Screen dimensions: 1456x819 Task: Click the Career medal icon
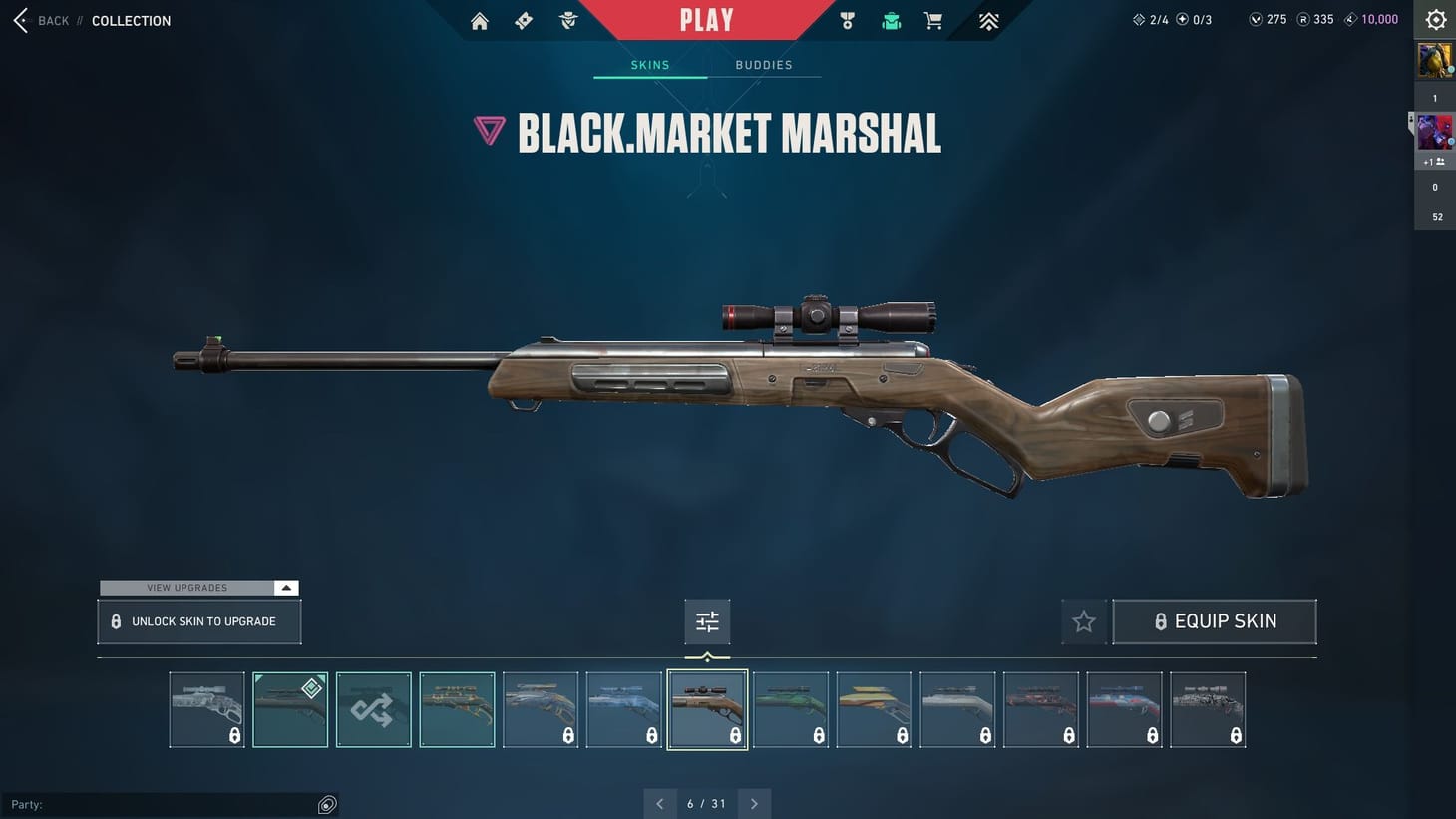coord(847,20)
